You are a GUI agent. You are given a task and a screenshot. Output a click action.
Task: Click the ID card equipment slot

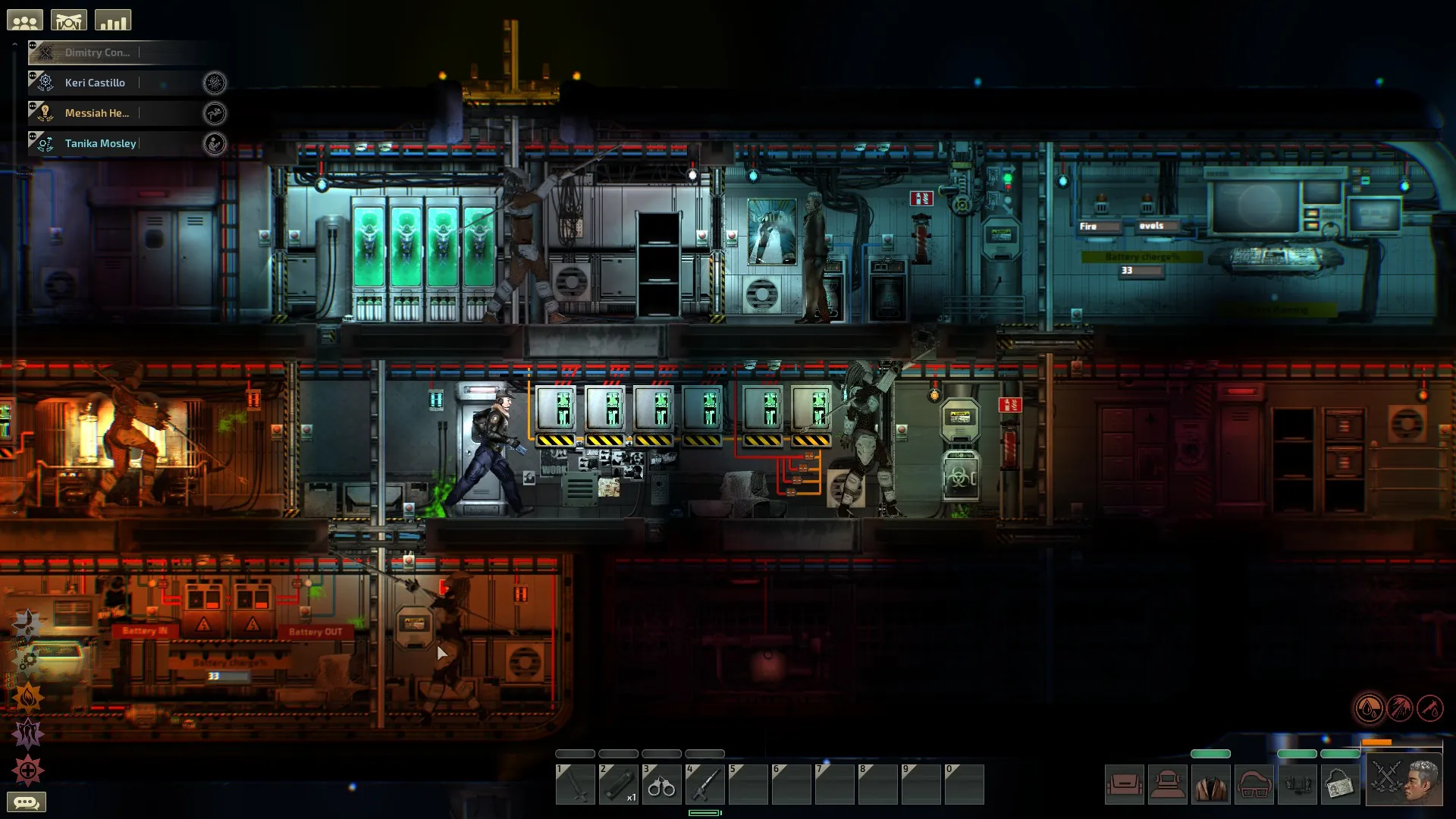tap(1340, 784)
